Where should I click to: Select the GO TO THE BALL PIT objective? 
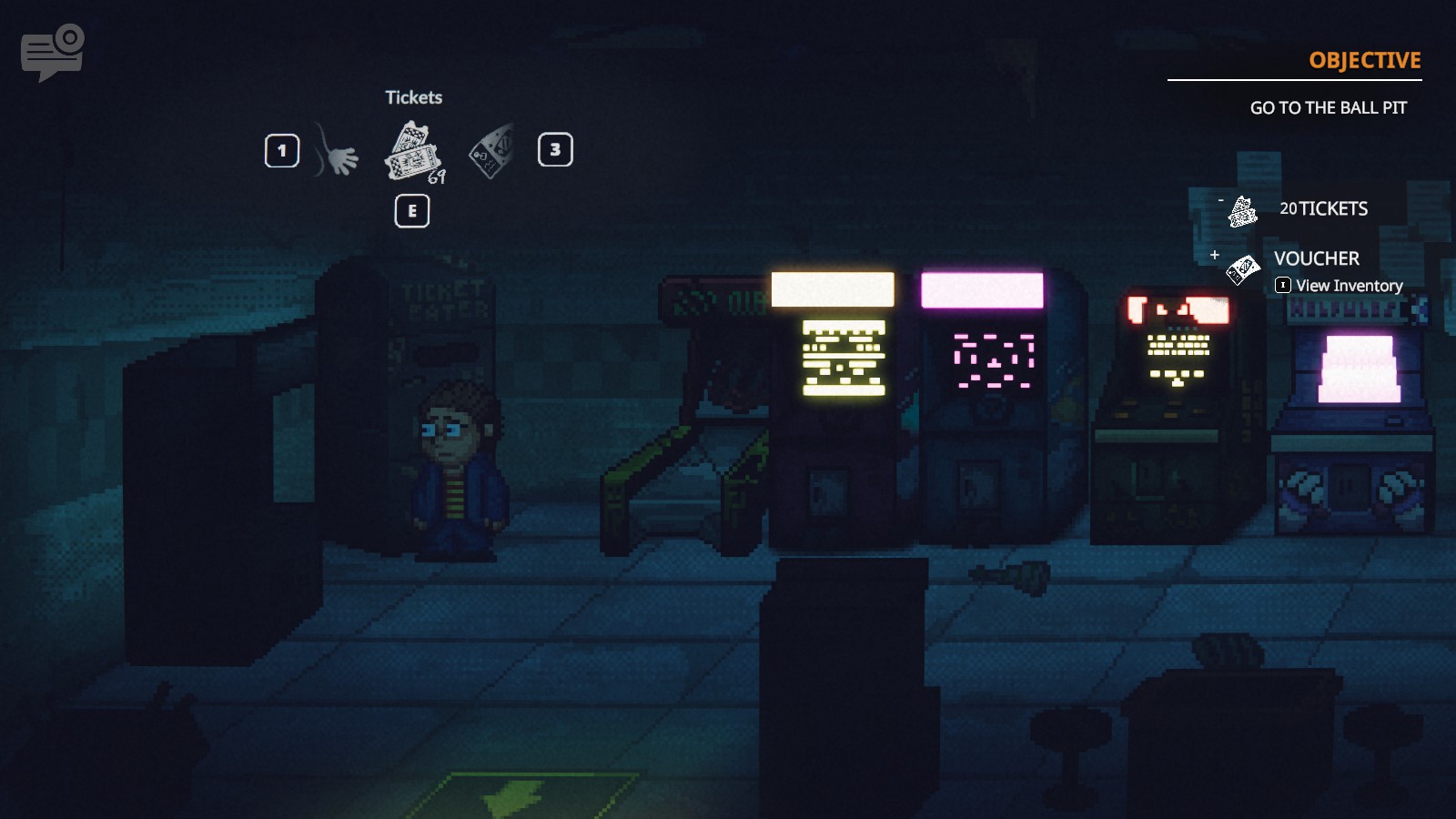1328,106
